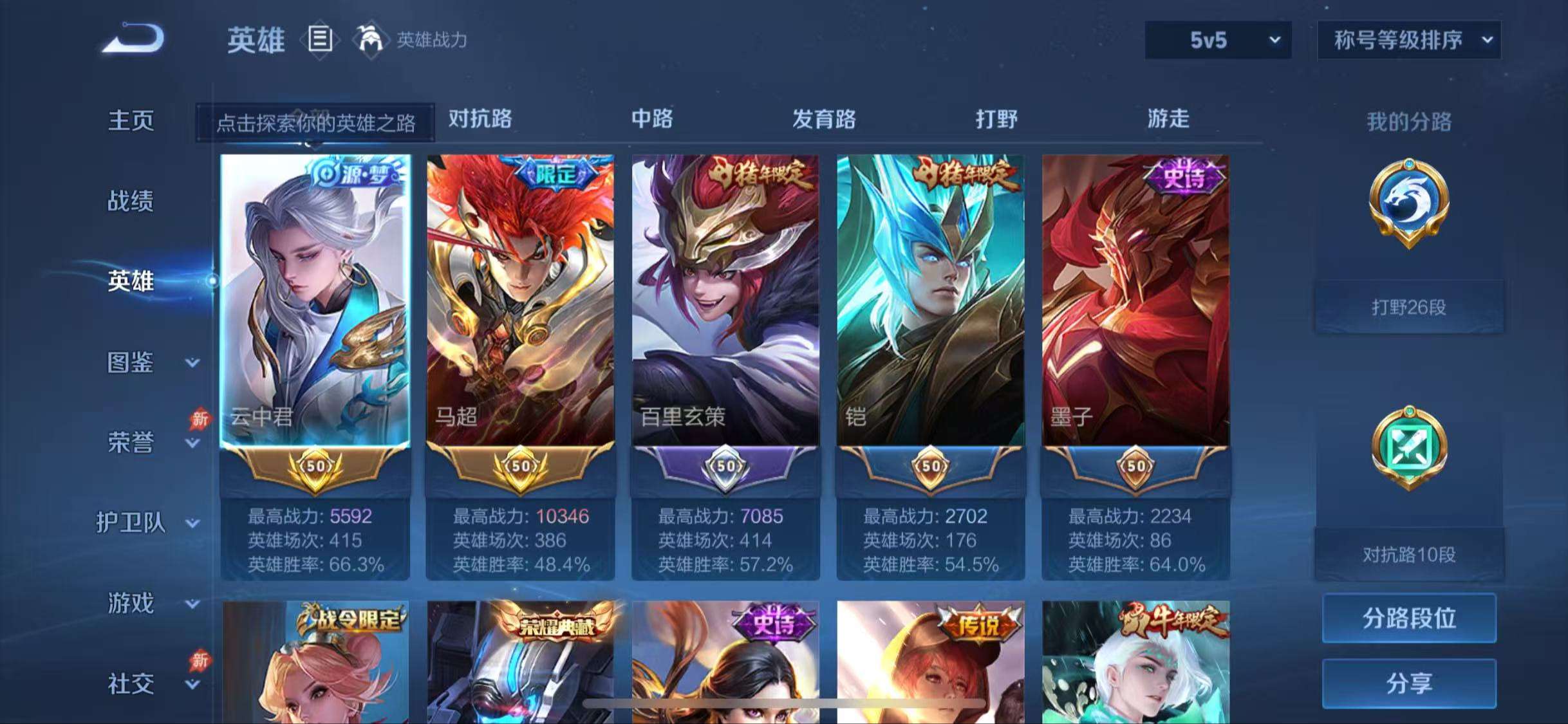Select the 主页 sidebar option
Viewport: 1568px width, 724px height.
tap(131, 120)
